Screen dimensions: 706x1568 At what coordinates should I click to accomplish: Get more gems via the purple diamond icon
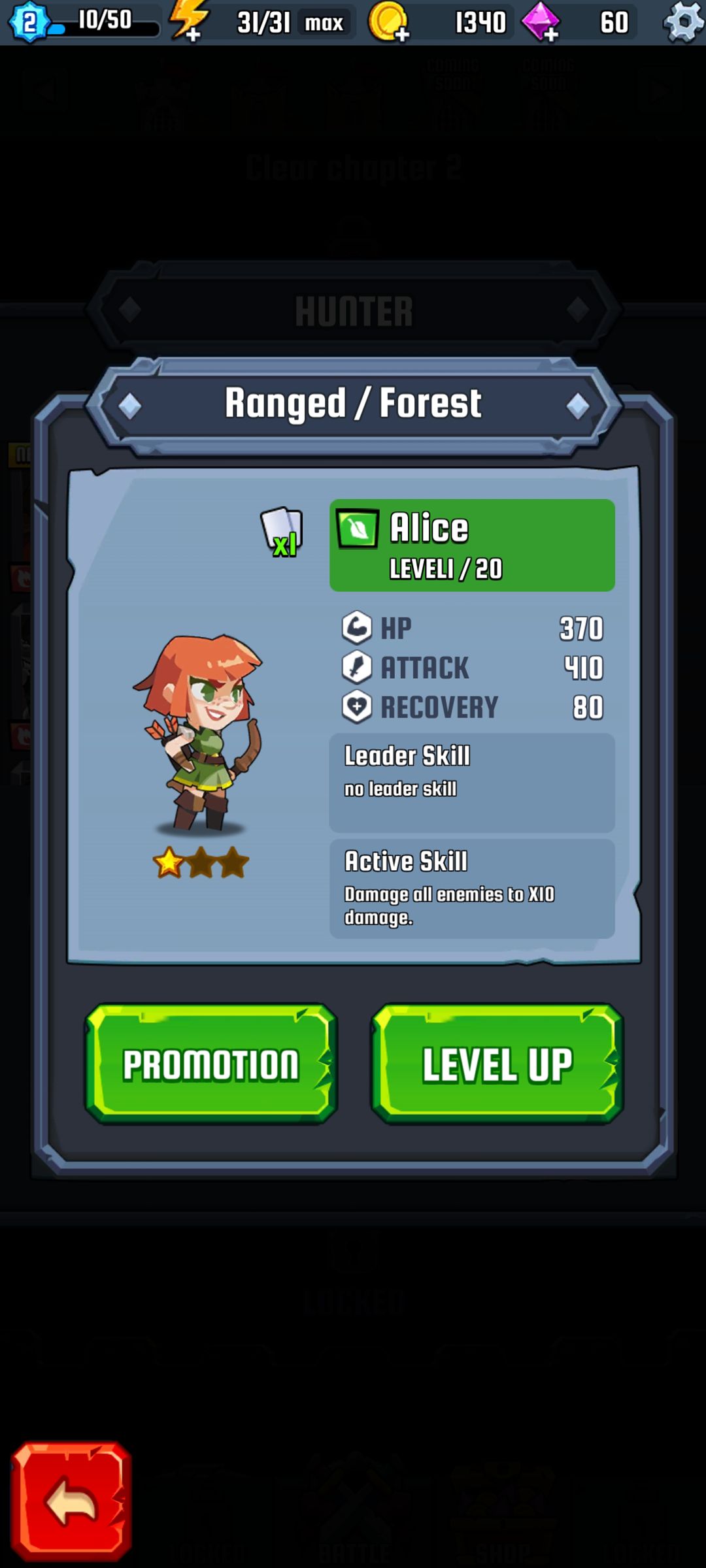pyautogui.click(x=541, y=22)
